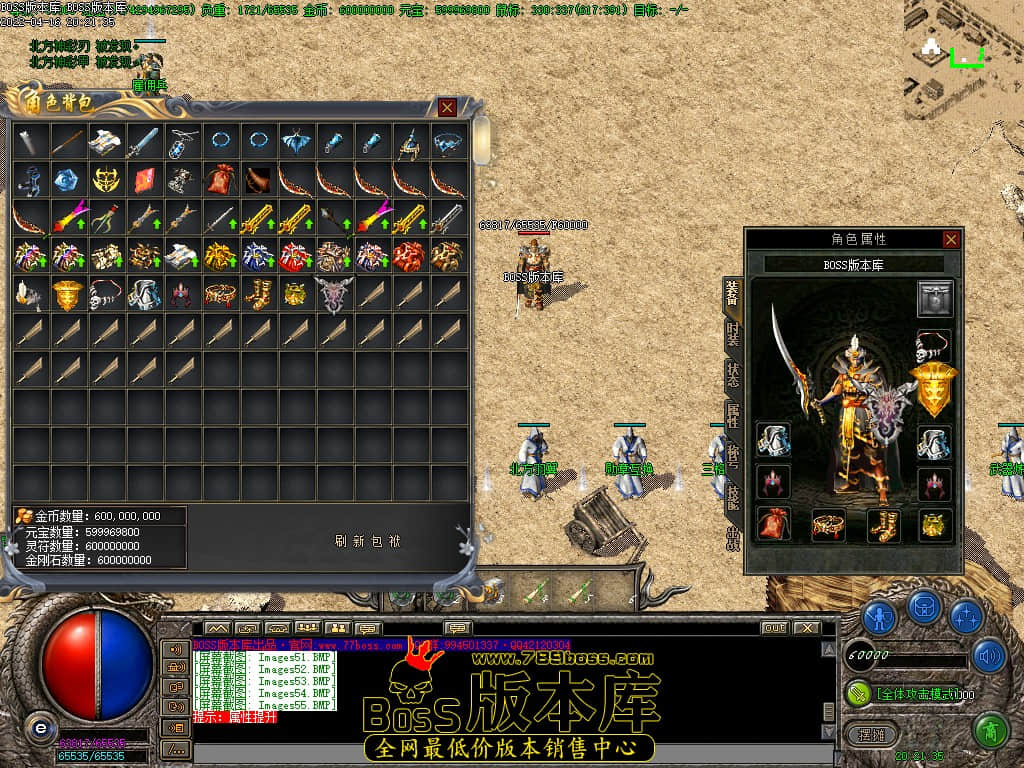Choose the horned demon shield in backpack
The height and width of the screenshot is (768, 1024).
(333, 294)
